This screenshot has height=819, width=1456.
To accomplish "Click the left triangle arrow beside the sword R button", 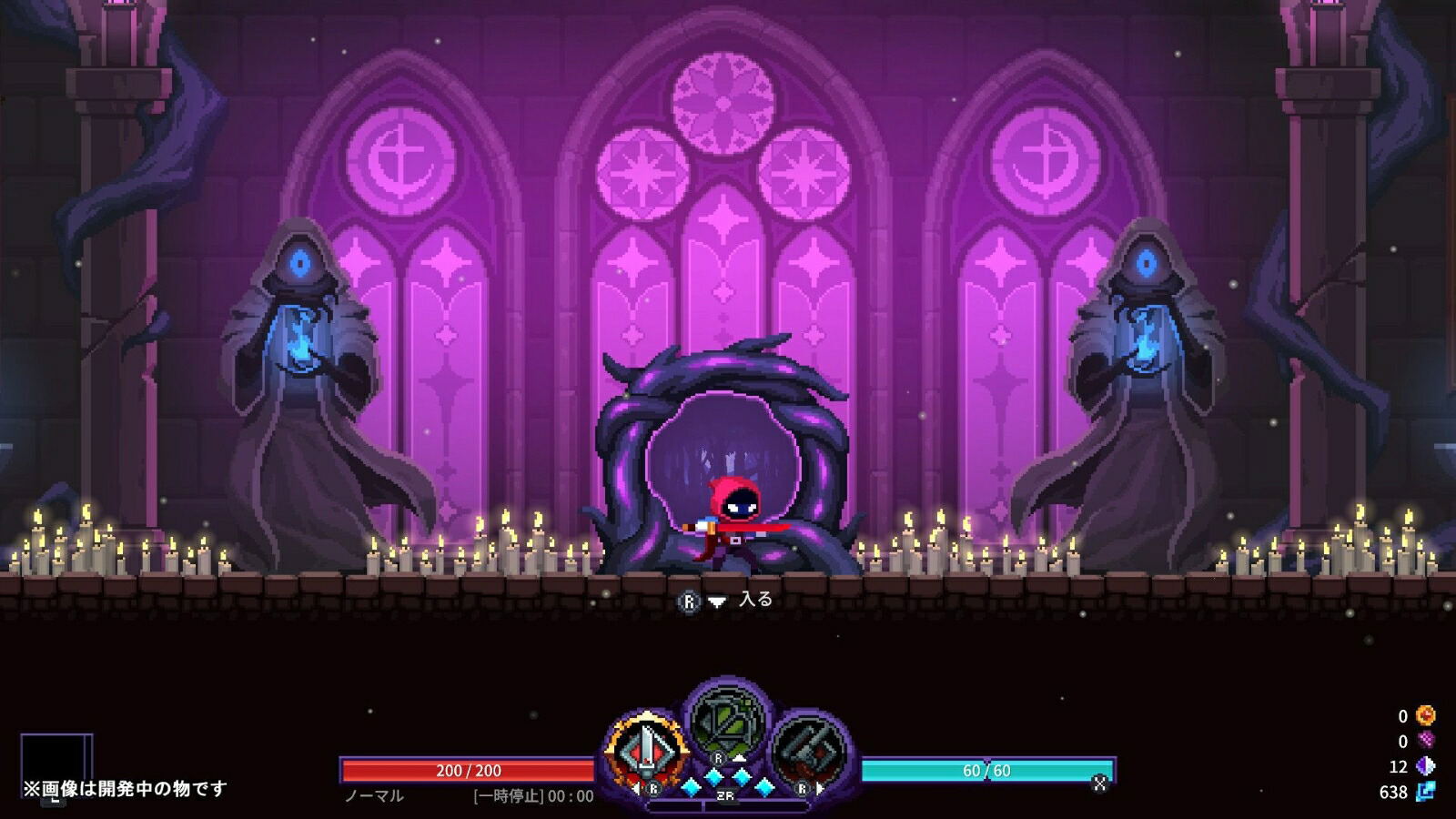I will pyautogui.click(x=636, y=787).
